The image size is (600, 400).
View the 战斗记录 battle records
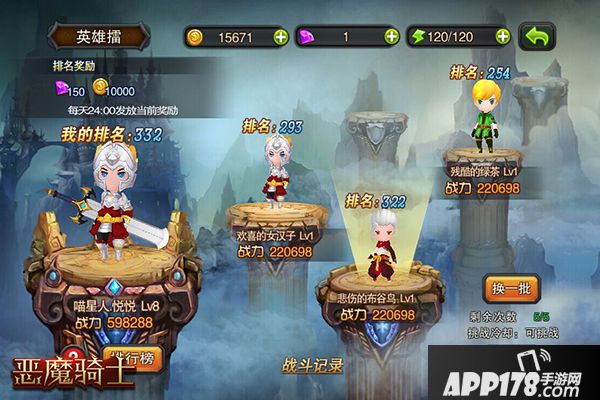point(314,365)
